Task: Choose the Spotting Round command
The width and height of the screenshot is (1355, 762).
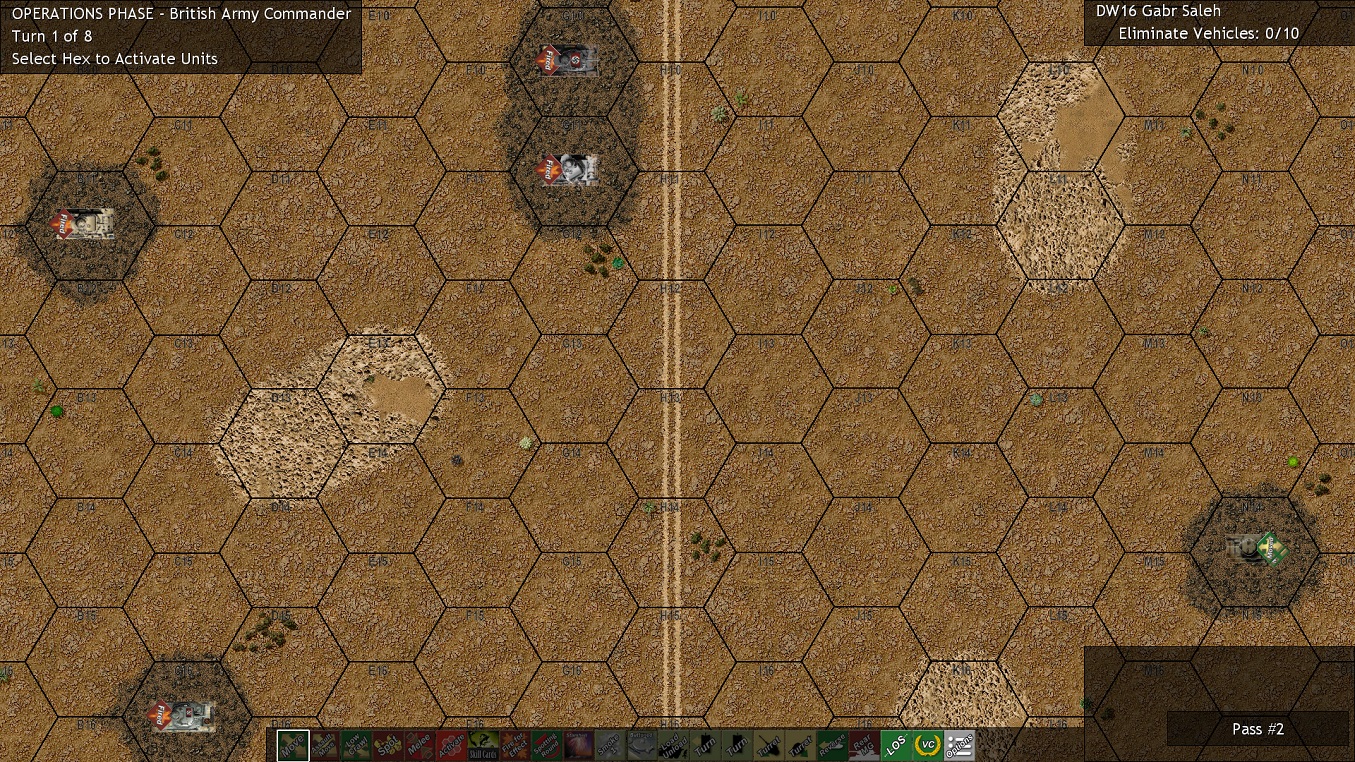Action: [x=547, y=745]
